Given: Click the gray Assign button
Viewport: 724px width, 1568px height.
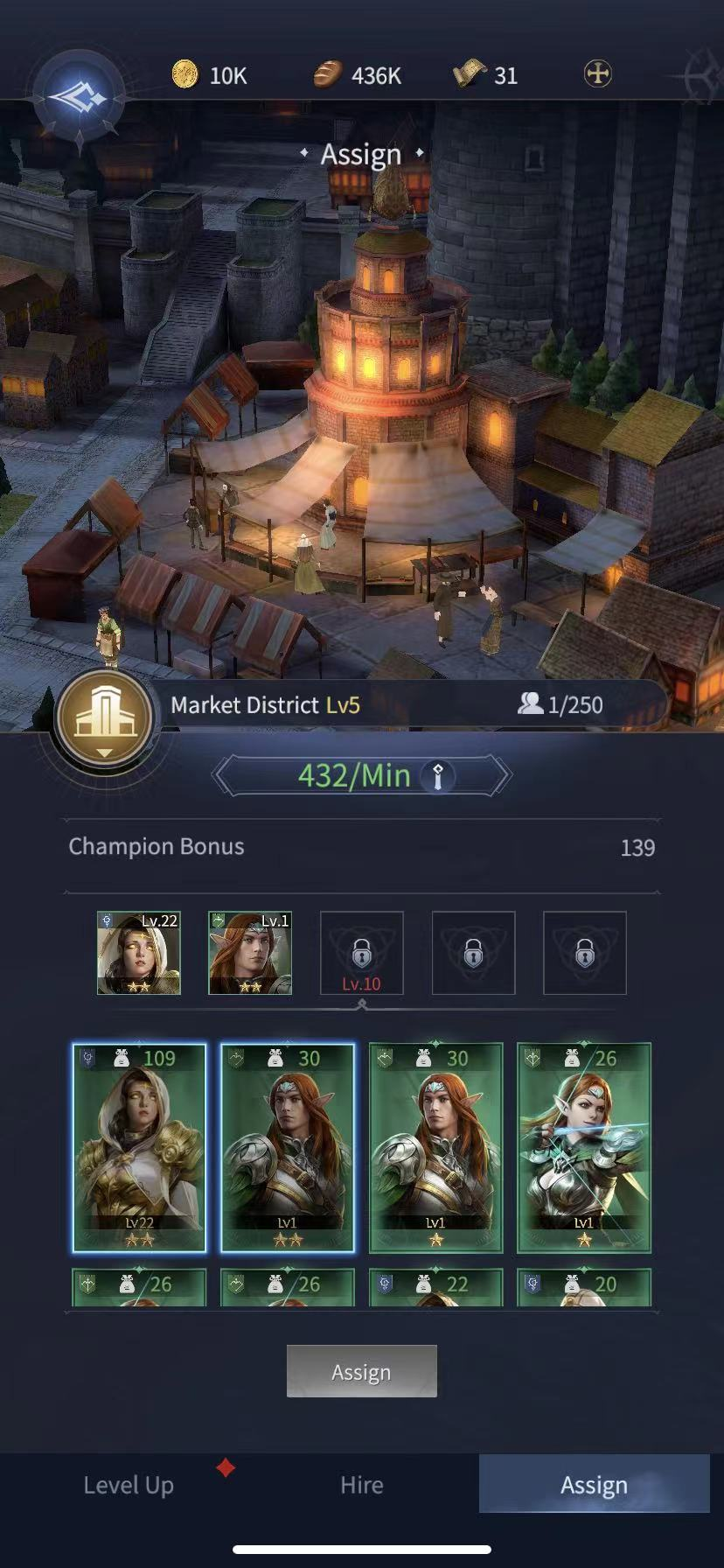Looking at the screenshot, I should (361, 1371).
